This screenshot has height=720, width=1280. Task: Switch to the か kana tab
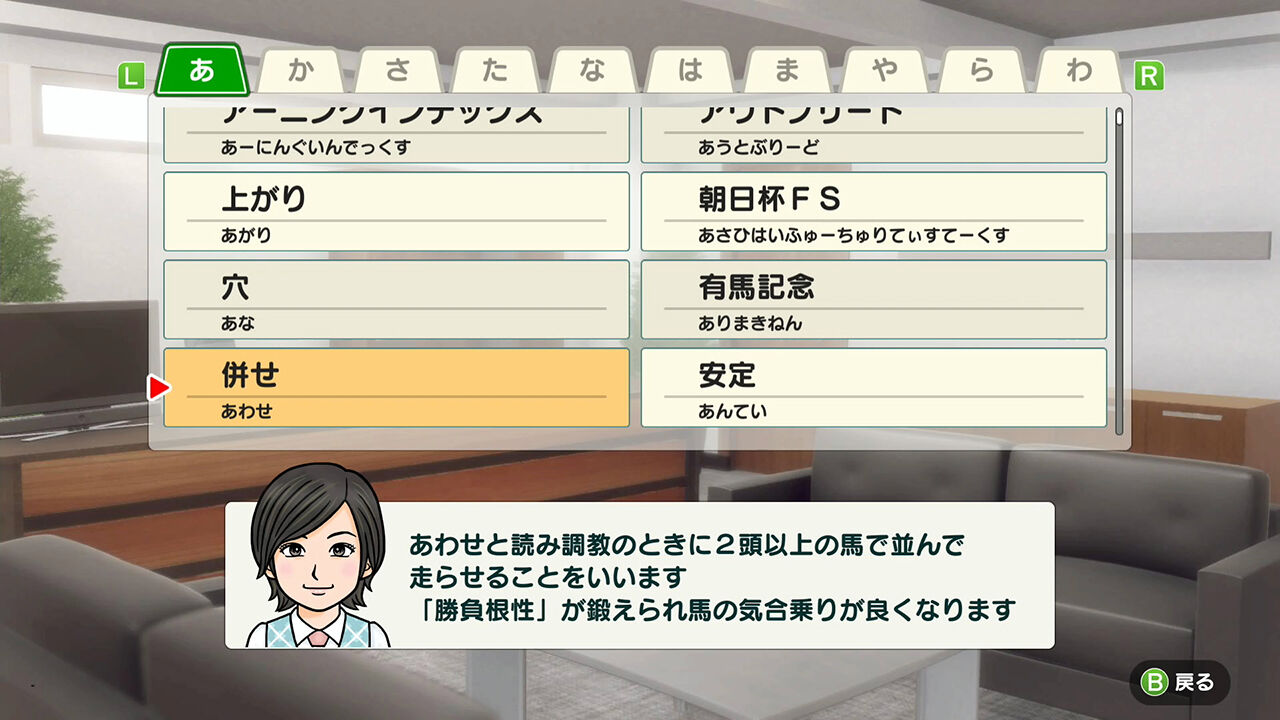click(300, 68)
